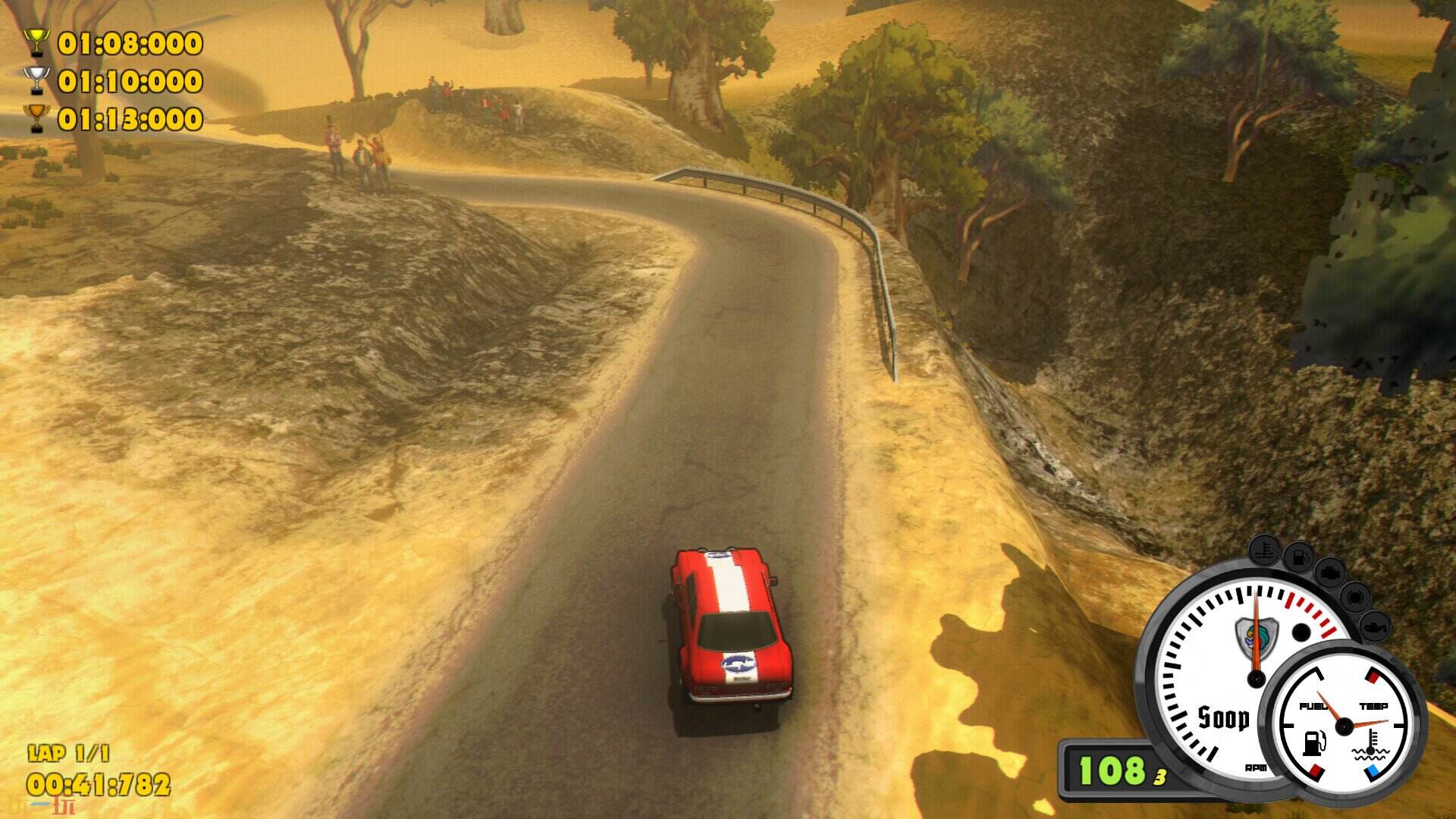Toggle the round shift indicator light
The height and width of the screenshot is (819, 1456).
coord(1301,632)
